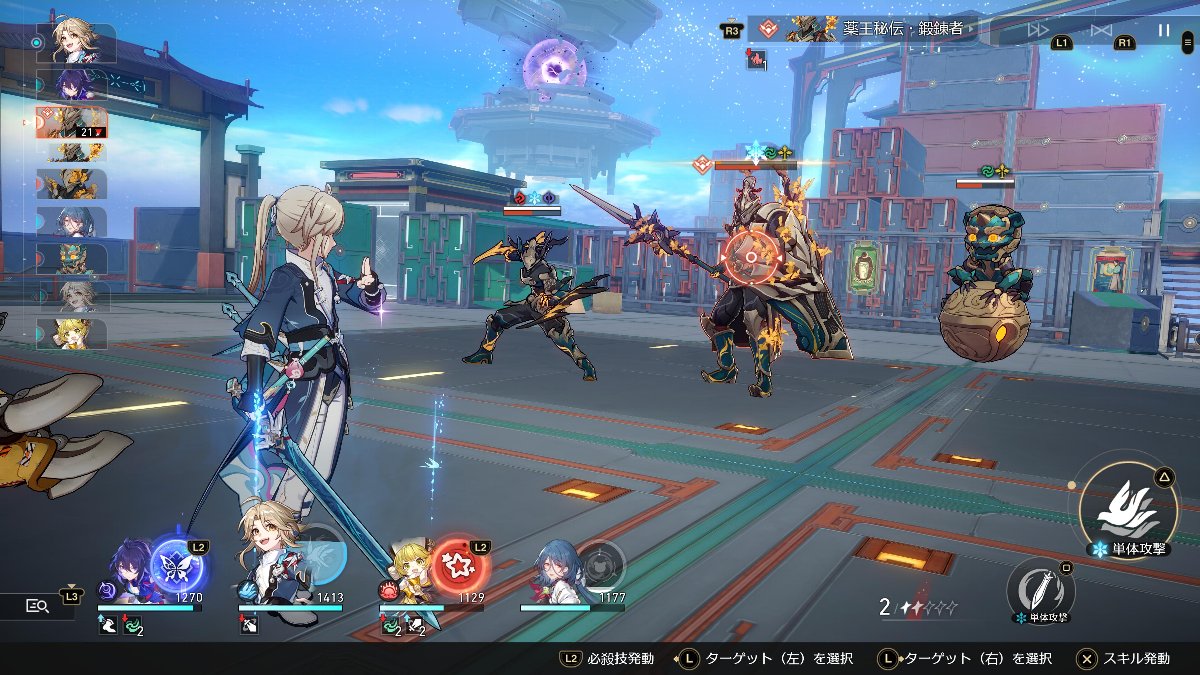Toggle auto-battle mode
The image size is (1200, 675).
pyautogui.click(x=1101, y=30)
